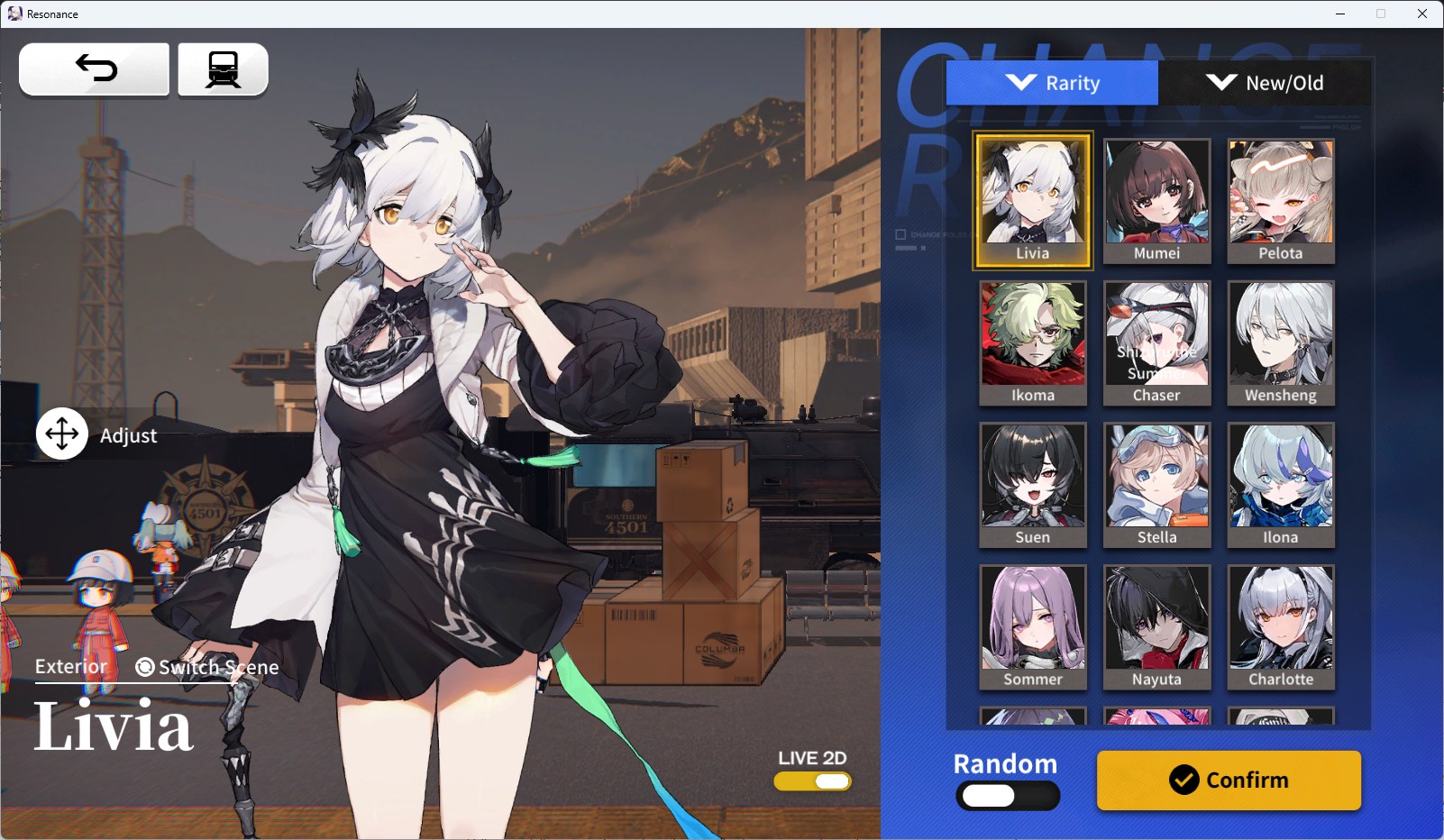Toggle the LIVE 2D switch
The height and width of the screenshot is (840, 1444).
coord(812,781)
